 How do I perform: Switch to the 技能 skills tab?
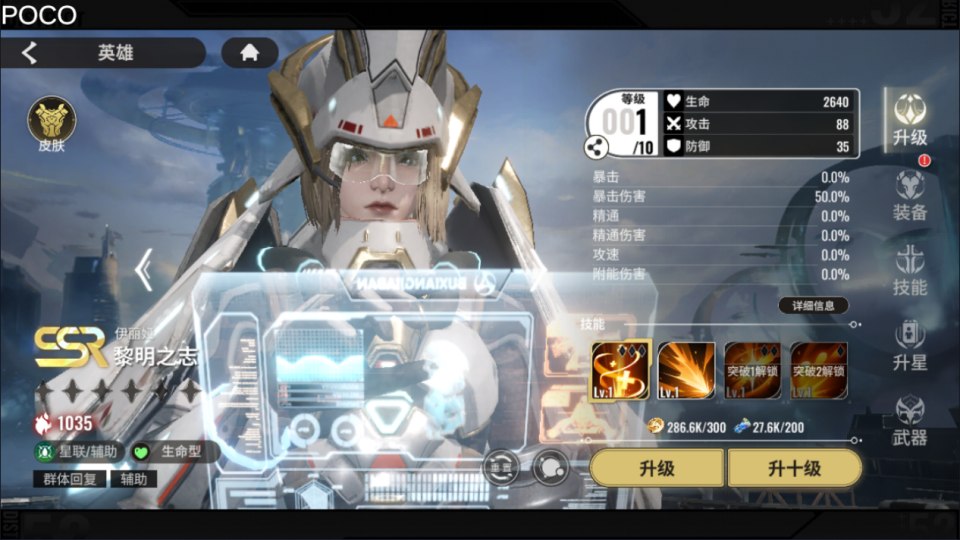(910, 270)
